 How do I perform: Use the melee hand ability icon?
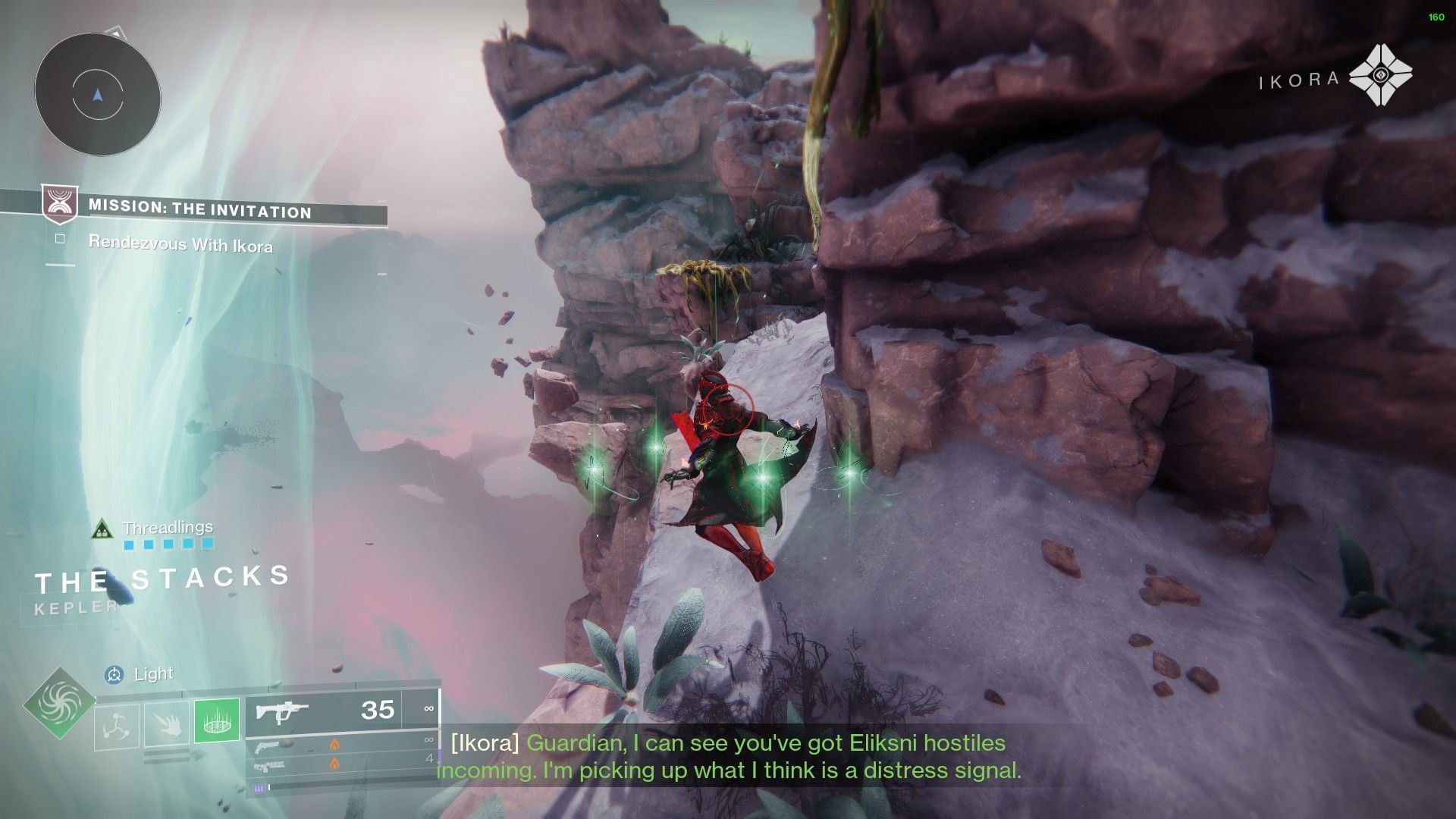pyautogui.click(x=167, y=724)
